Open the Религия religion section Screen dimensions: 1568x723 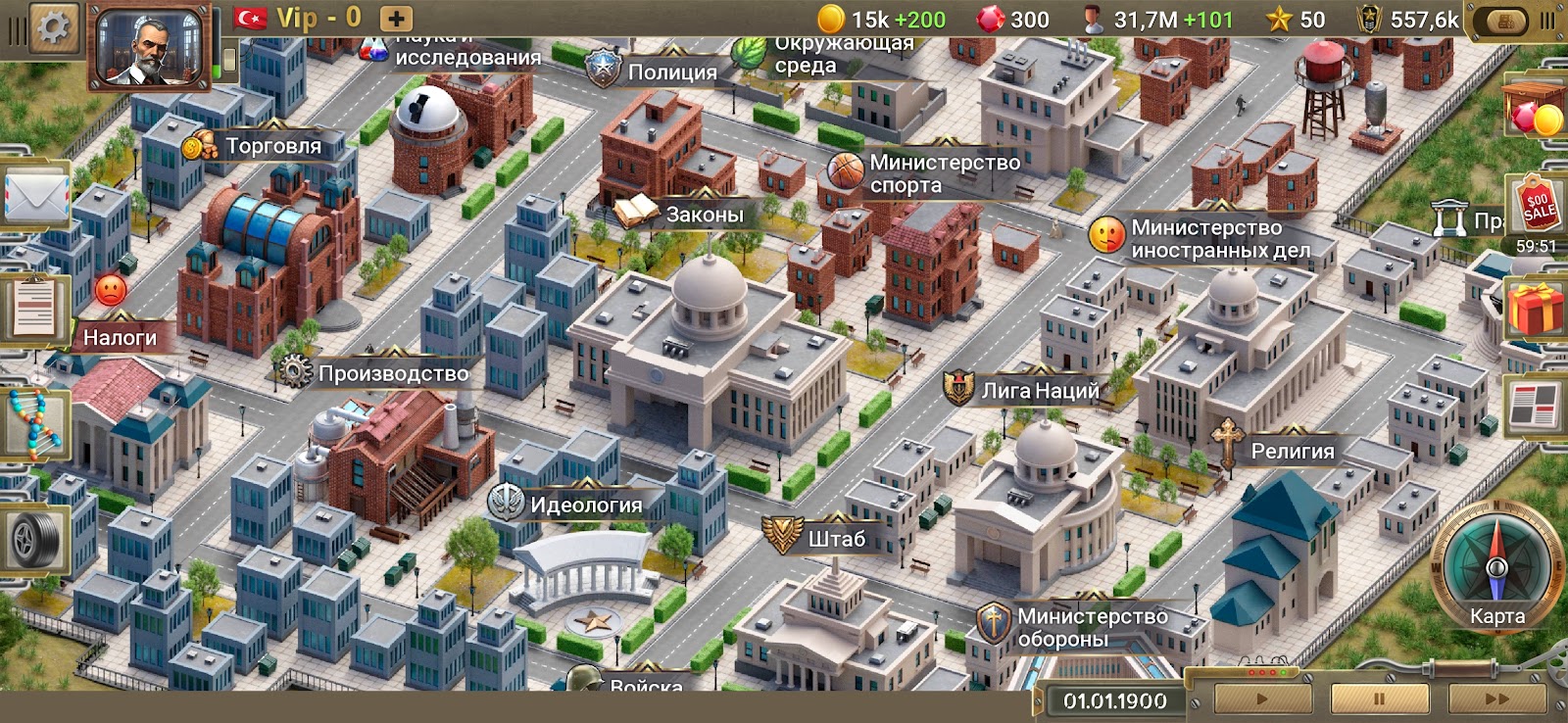[x=1292, y=451]
